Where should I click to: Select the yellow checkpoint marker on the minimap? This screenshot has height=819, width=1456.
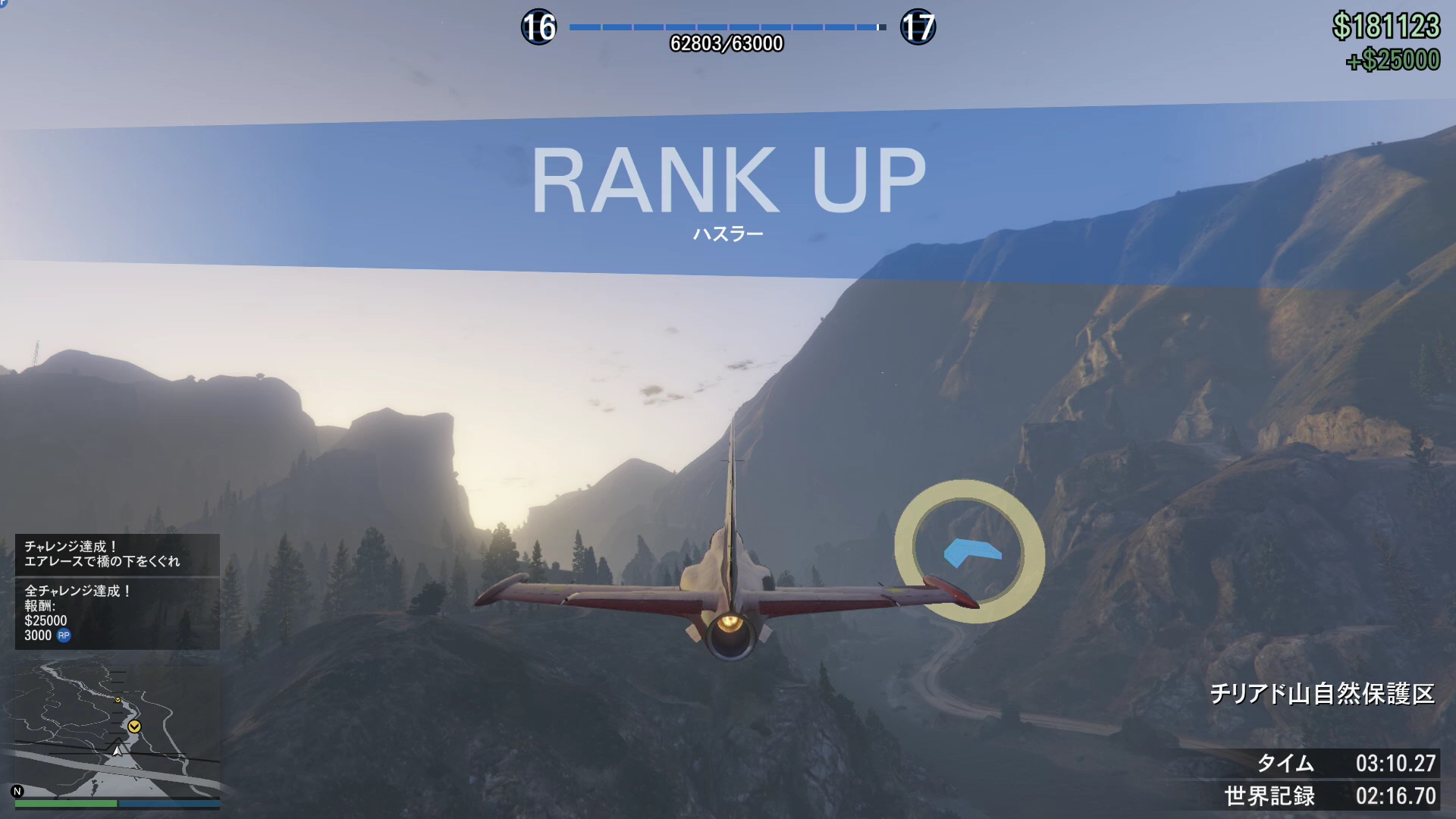[134, 726]
